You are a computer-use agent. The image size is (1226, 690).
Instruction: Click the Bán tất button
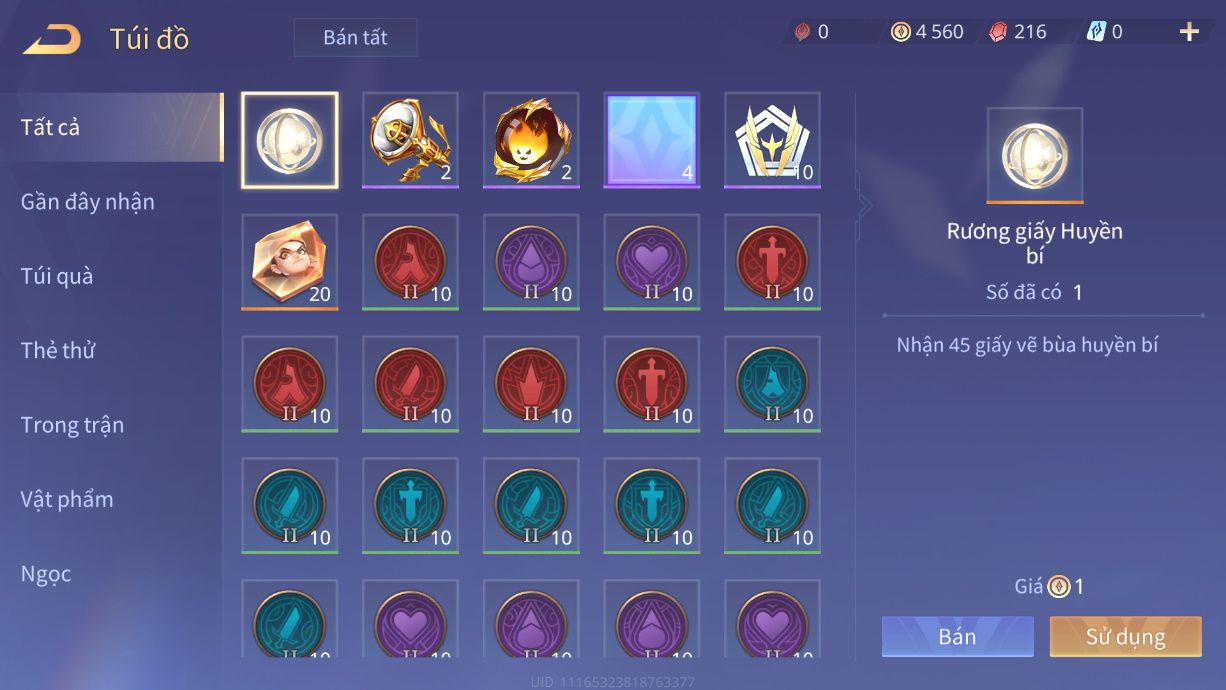(355, 38)
